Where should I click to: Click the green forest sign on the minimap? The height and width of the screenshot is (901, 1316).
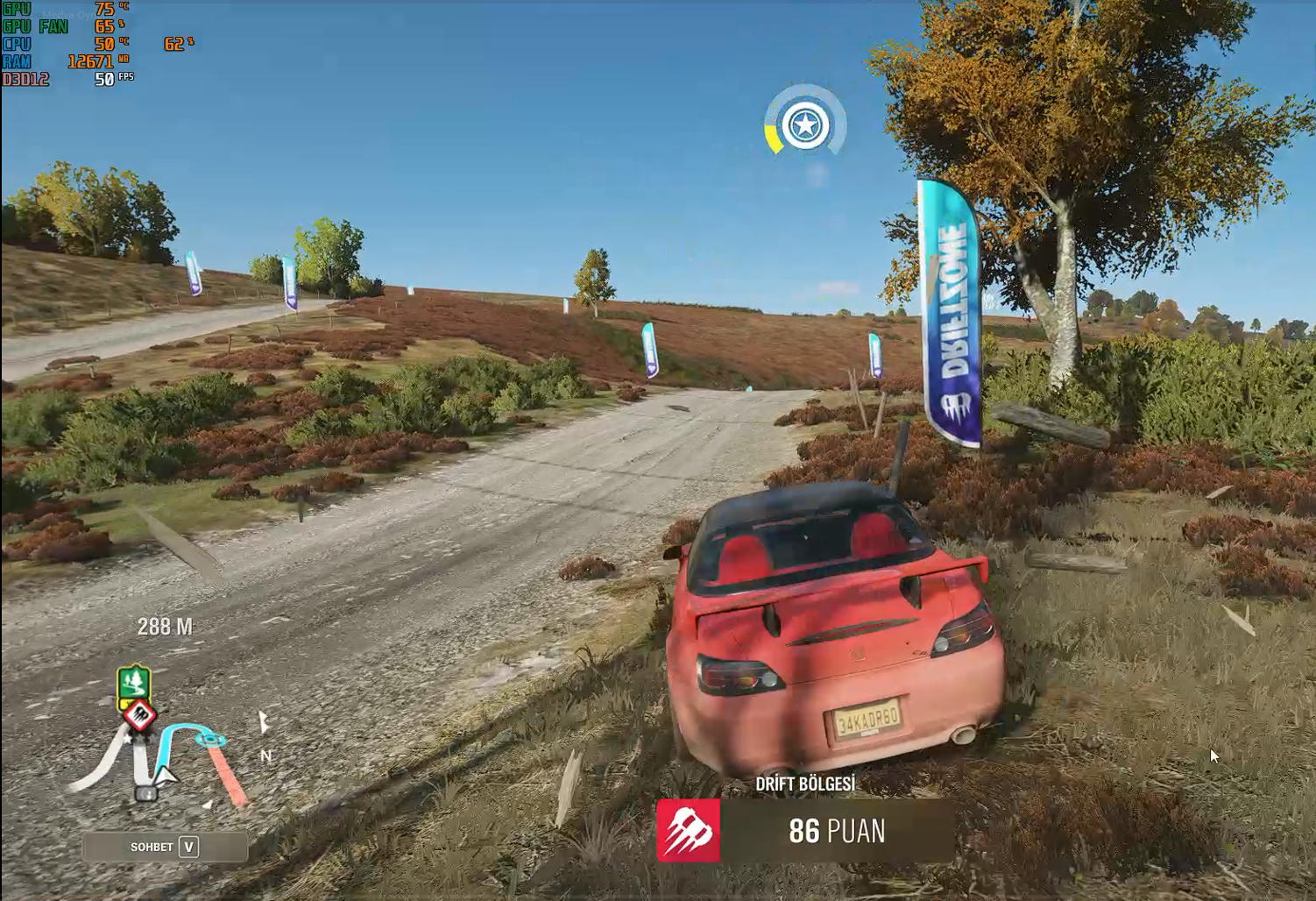click(134, 683)
